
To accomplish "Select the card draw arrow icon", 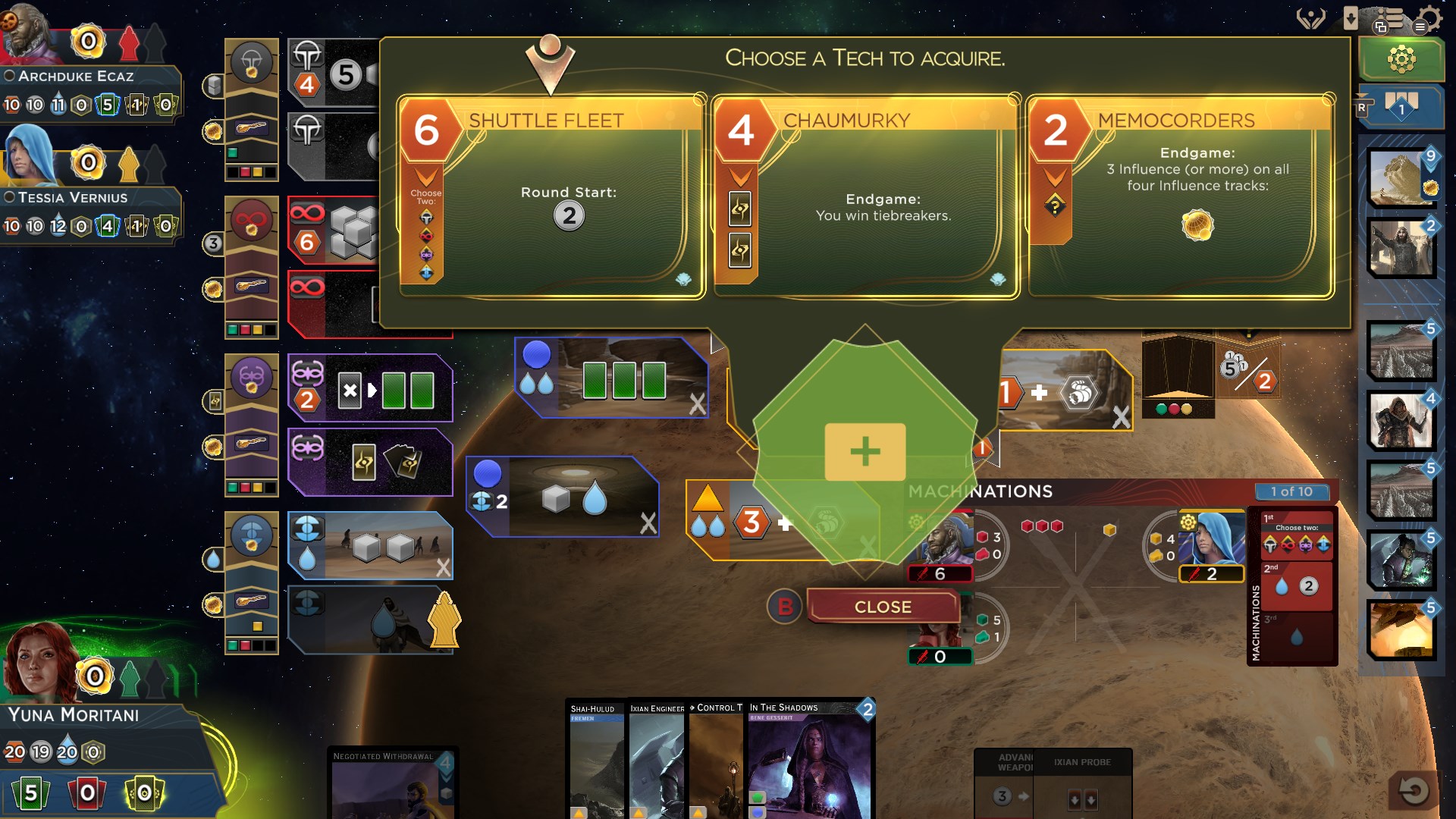I will coord(1351,17).
